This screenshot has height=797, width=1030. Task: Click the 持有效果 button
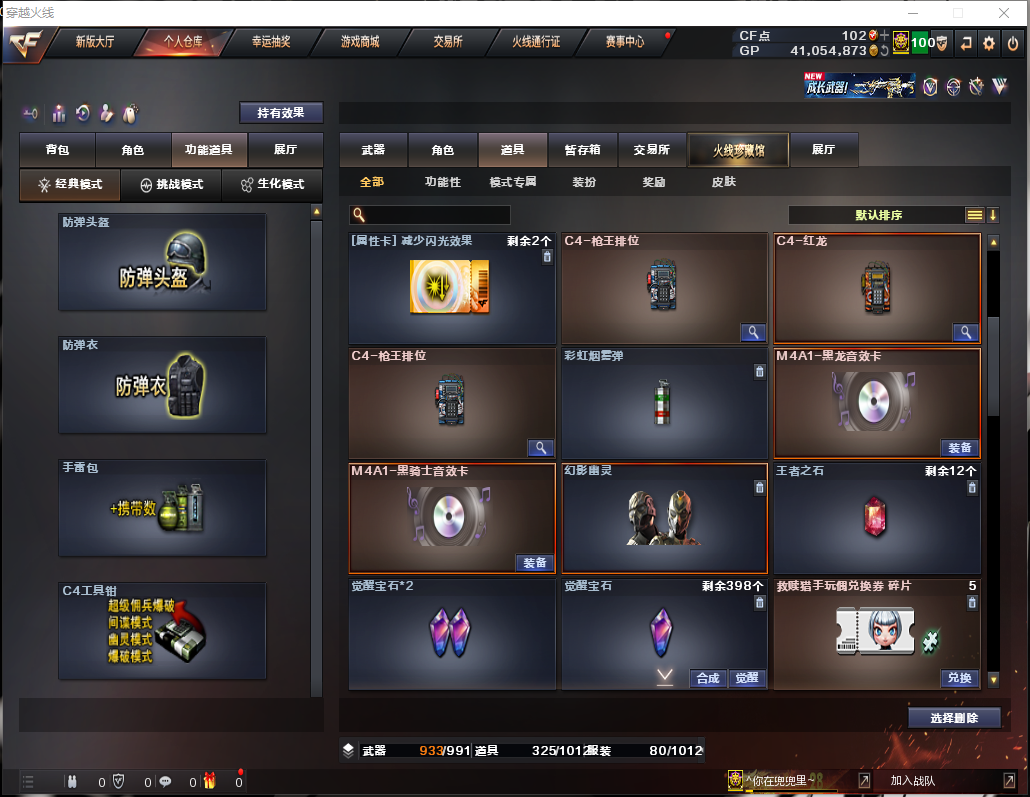[281, 113]
